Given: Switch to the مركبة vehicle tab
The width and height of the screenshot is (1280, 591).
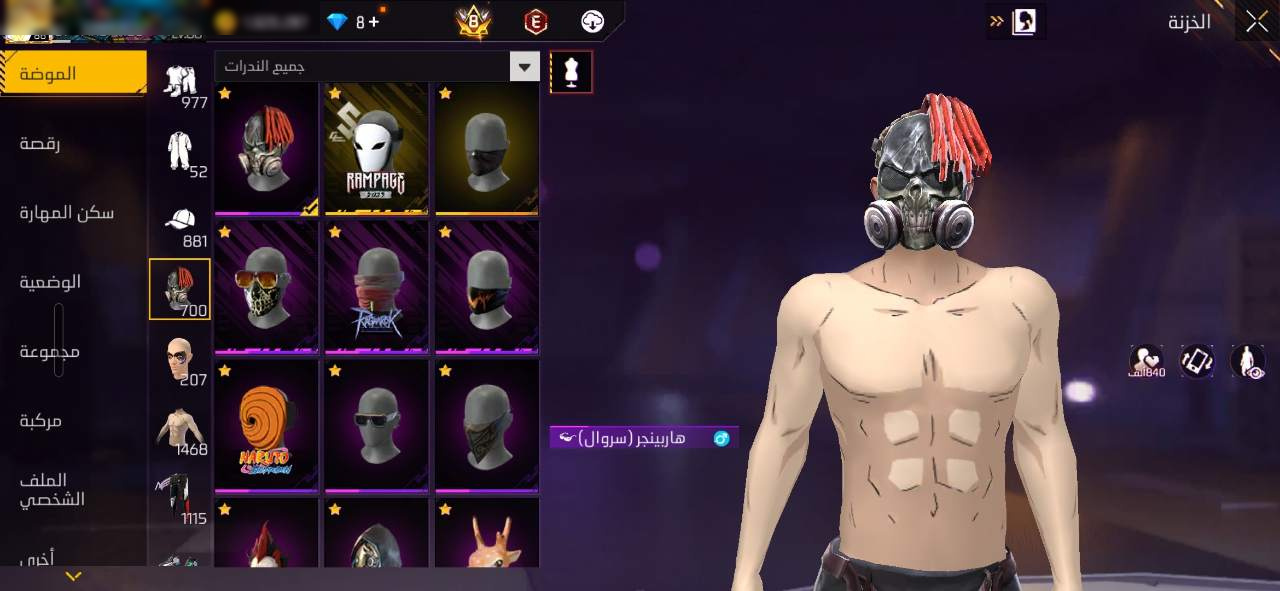Looking at the screenshot, I should 42,421.
